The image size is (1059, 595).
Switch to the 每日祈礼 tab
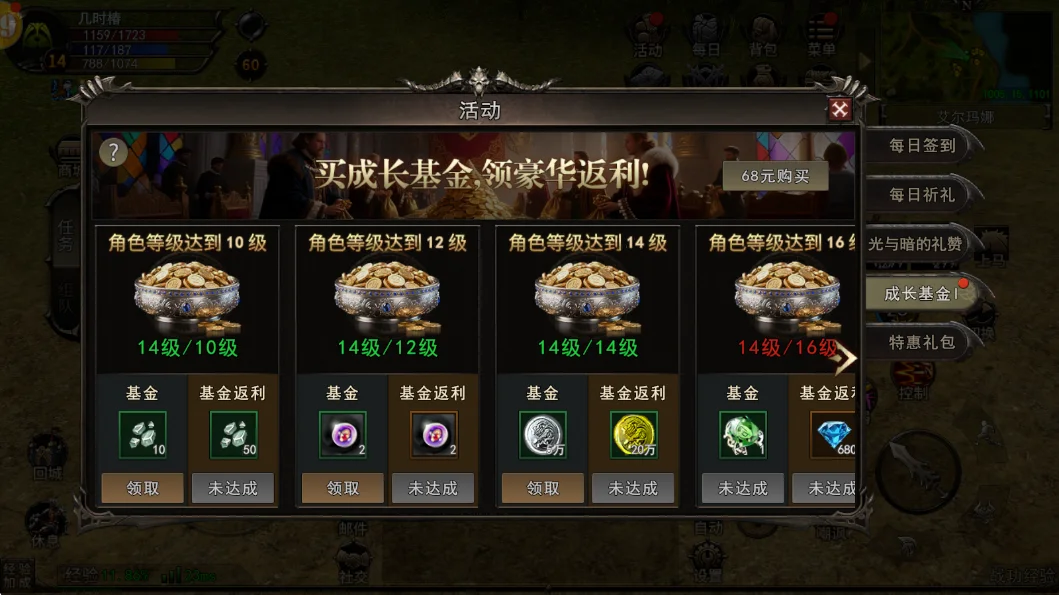click(922, 194)
